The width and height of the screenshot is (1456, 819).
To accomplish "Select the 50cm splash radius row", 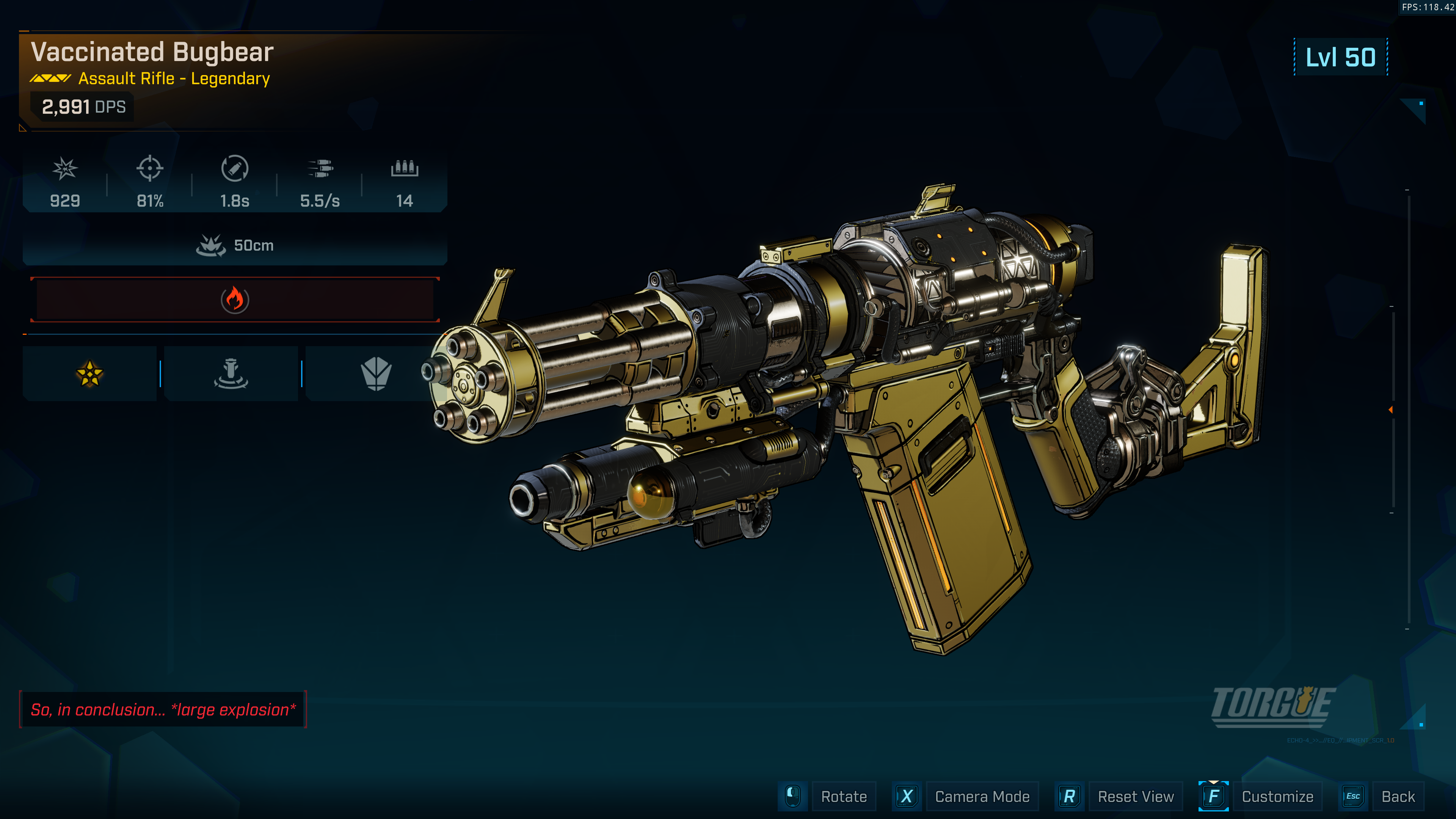I will click(x=235, y=245).
